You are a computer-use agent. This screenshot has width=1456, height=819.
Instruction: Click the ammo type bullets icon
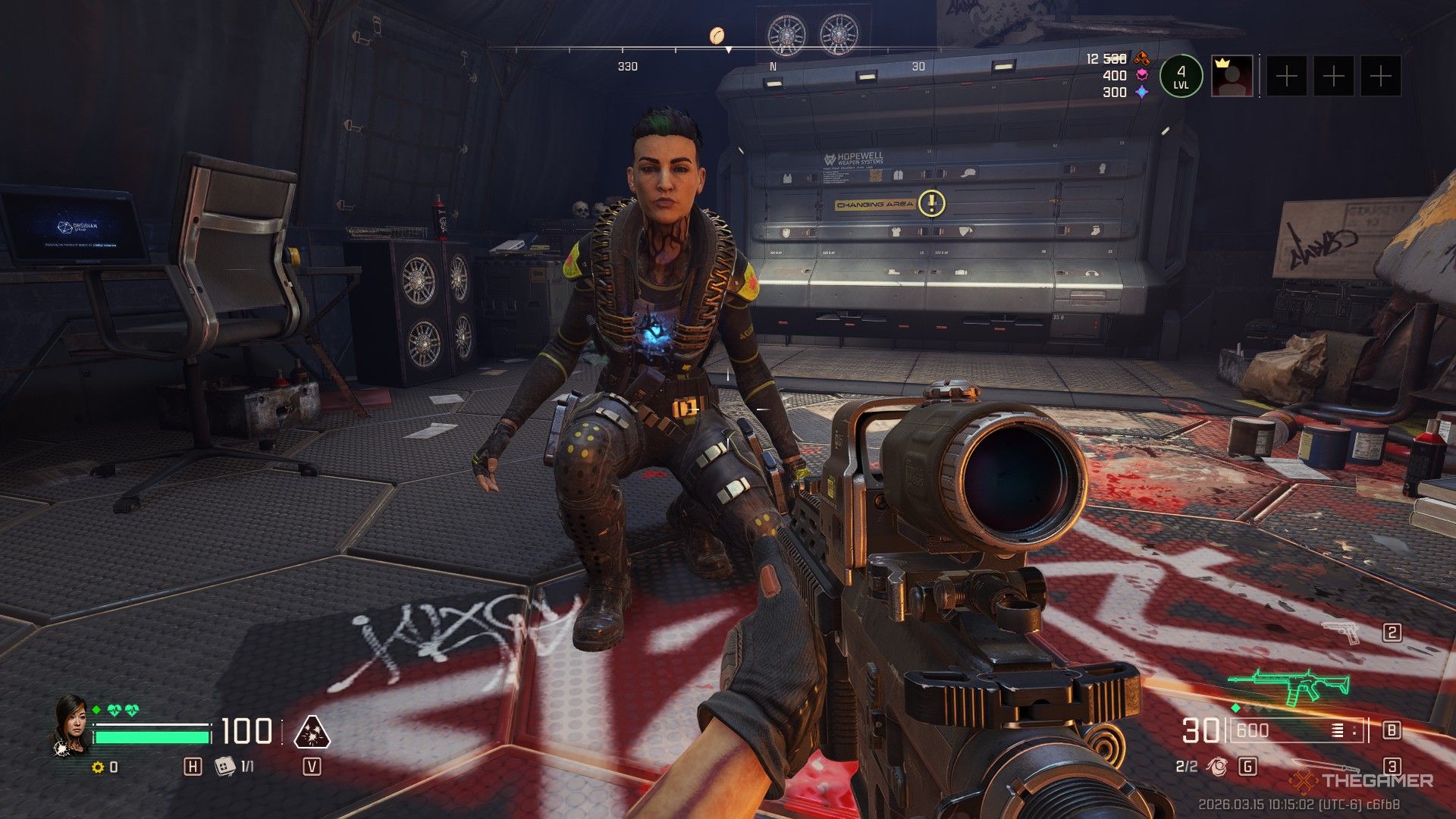(x=1338, y=730)
